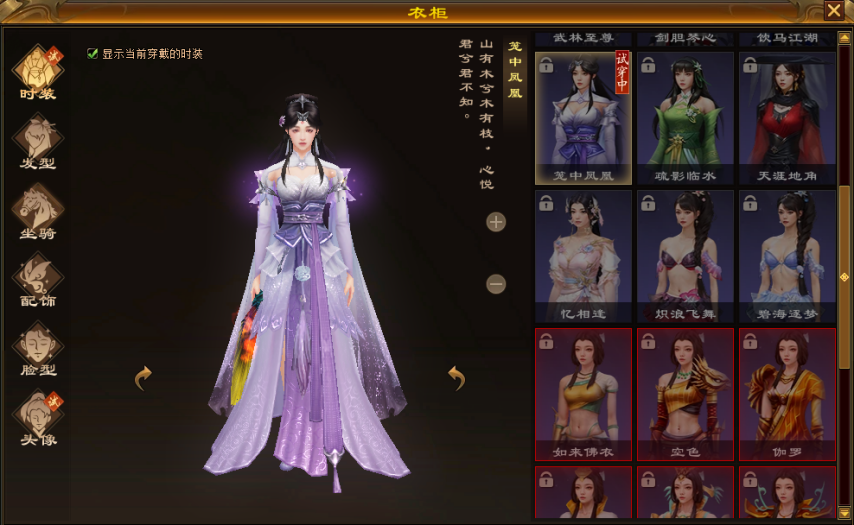Screen dimensions: 854x525
Task: Pick the 伽罗 outfit thumbnail
Action: click(787, 393)
